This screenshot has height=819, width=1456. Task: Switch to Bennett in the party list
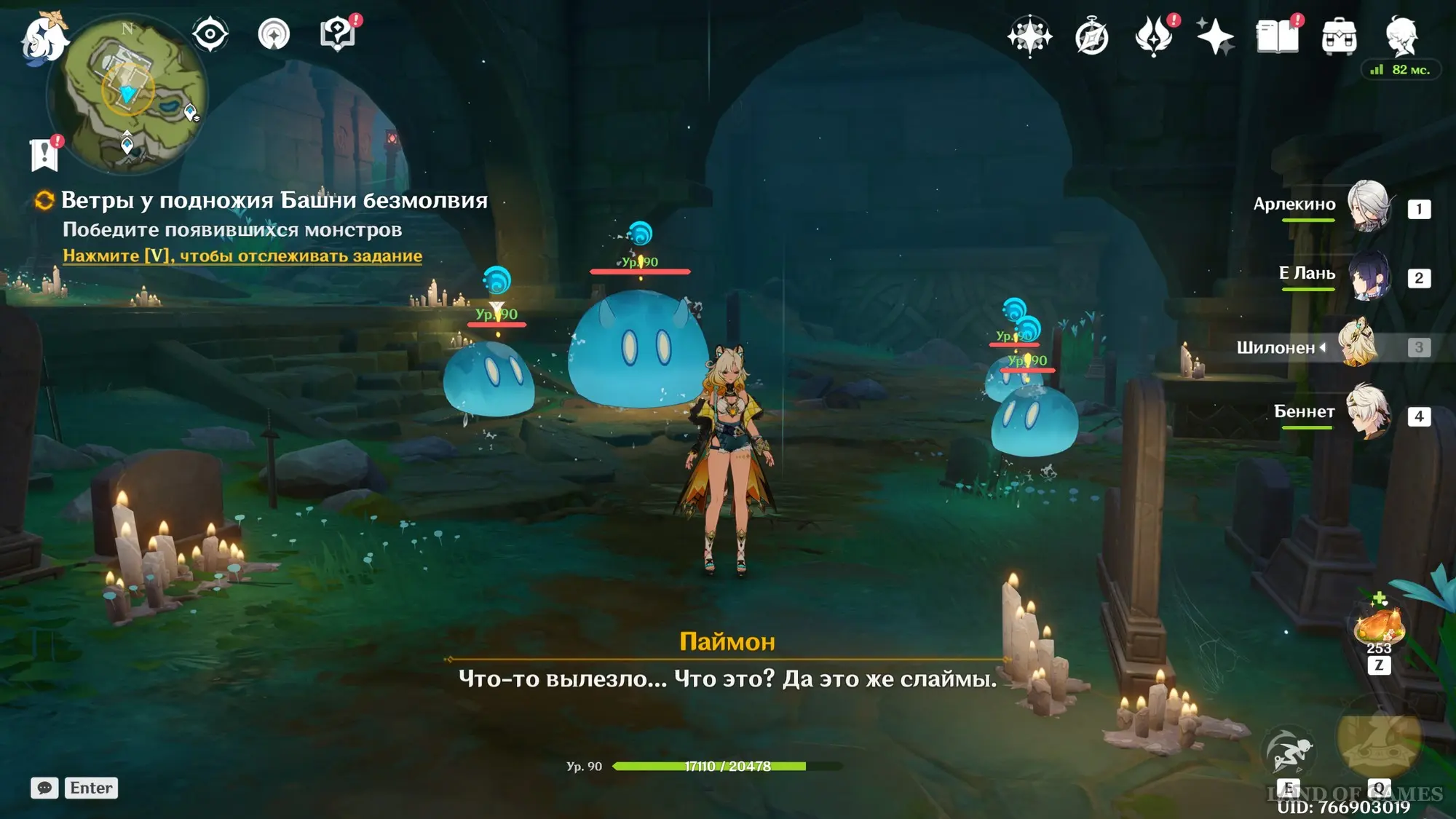coord(1369,413)
